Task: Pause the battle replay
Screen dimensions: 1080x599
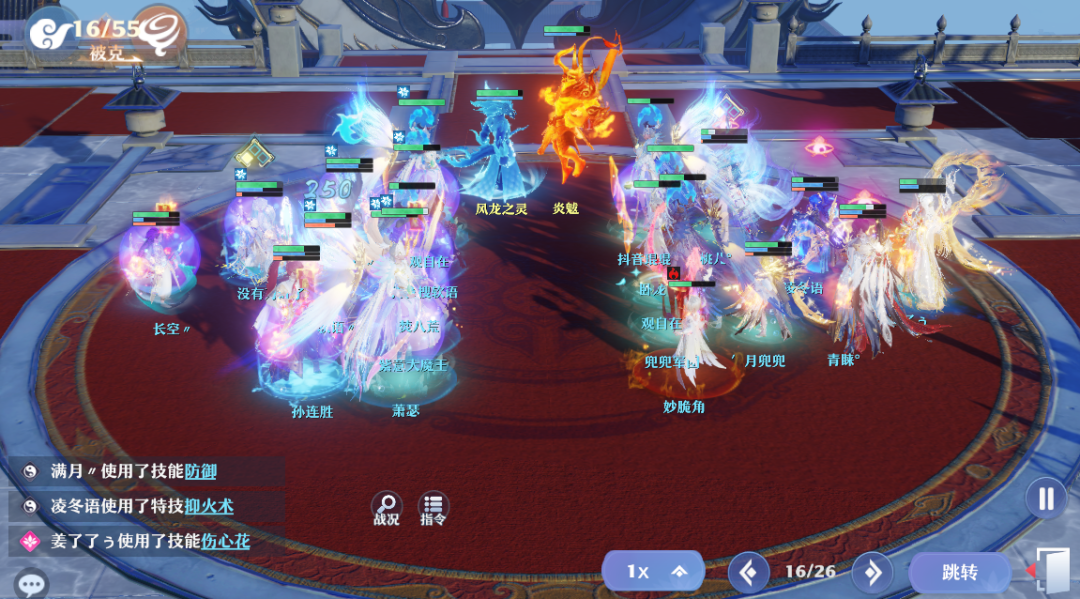Action: [1046, 498]
